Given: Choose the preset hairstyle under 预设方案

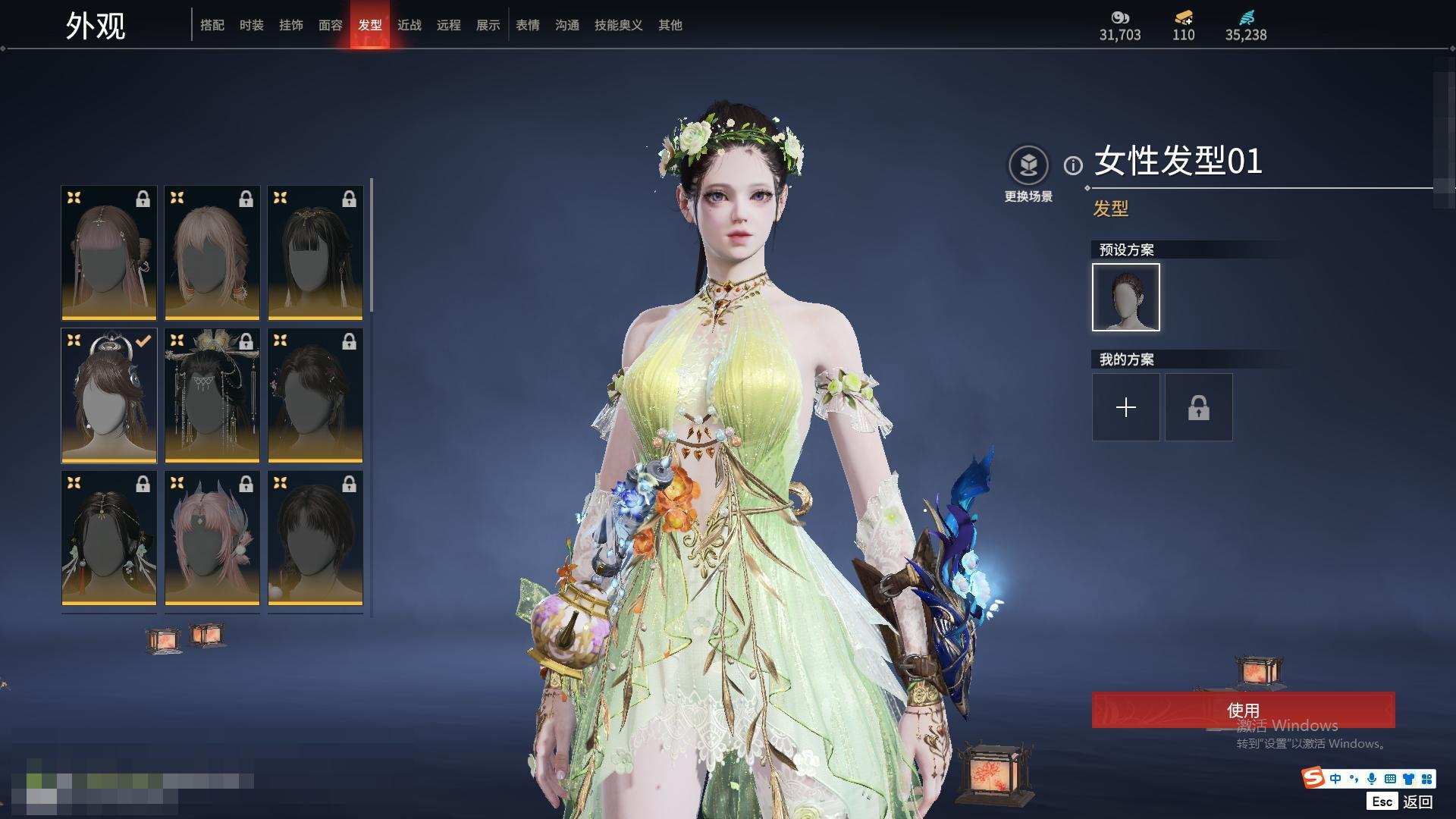Looking at the screenshot, I should coord(1125,297).
